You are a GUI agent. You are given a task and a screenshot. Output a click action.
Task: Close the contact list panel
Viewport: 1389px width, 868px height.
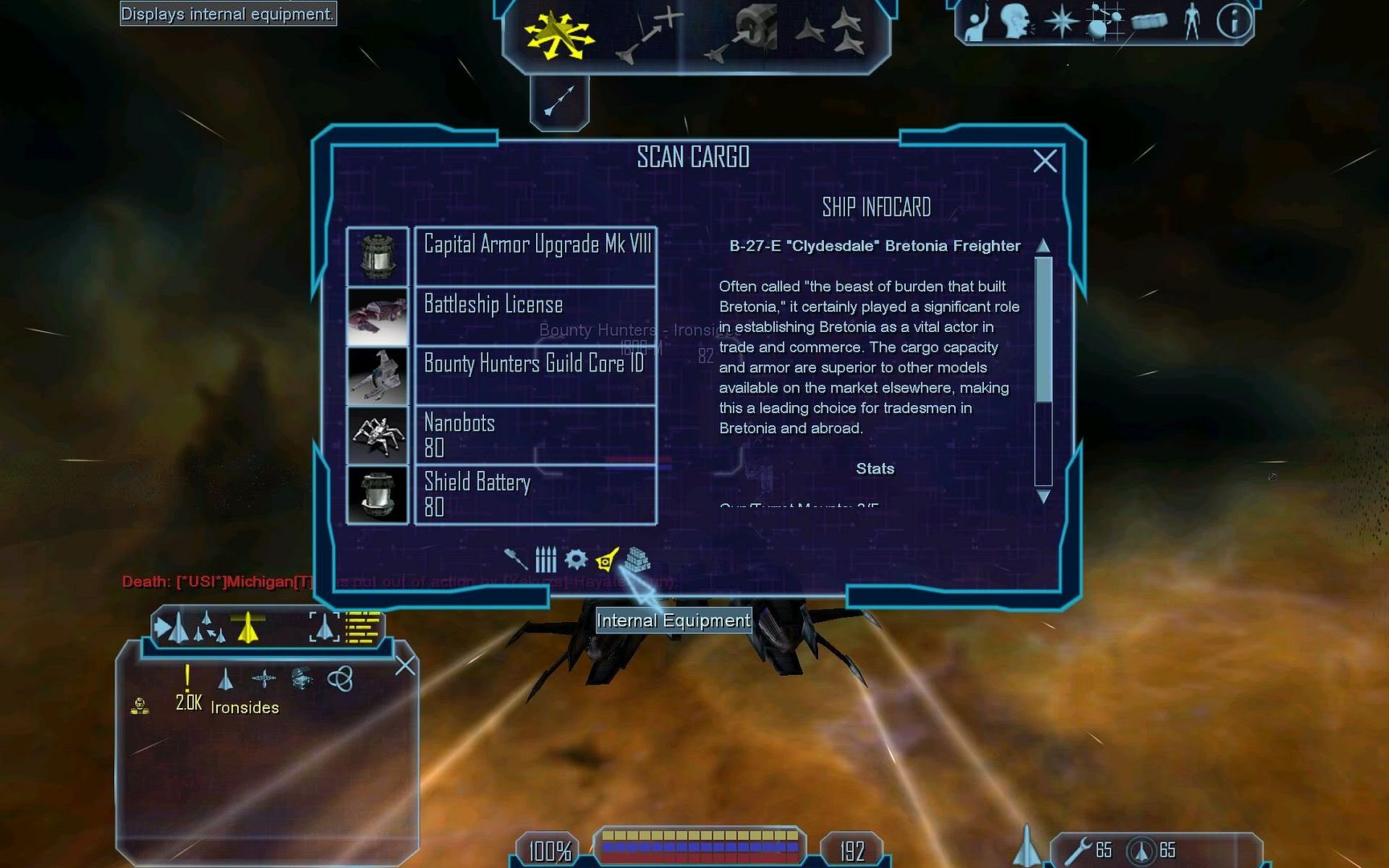[406, 665]
